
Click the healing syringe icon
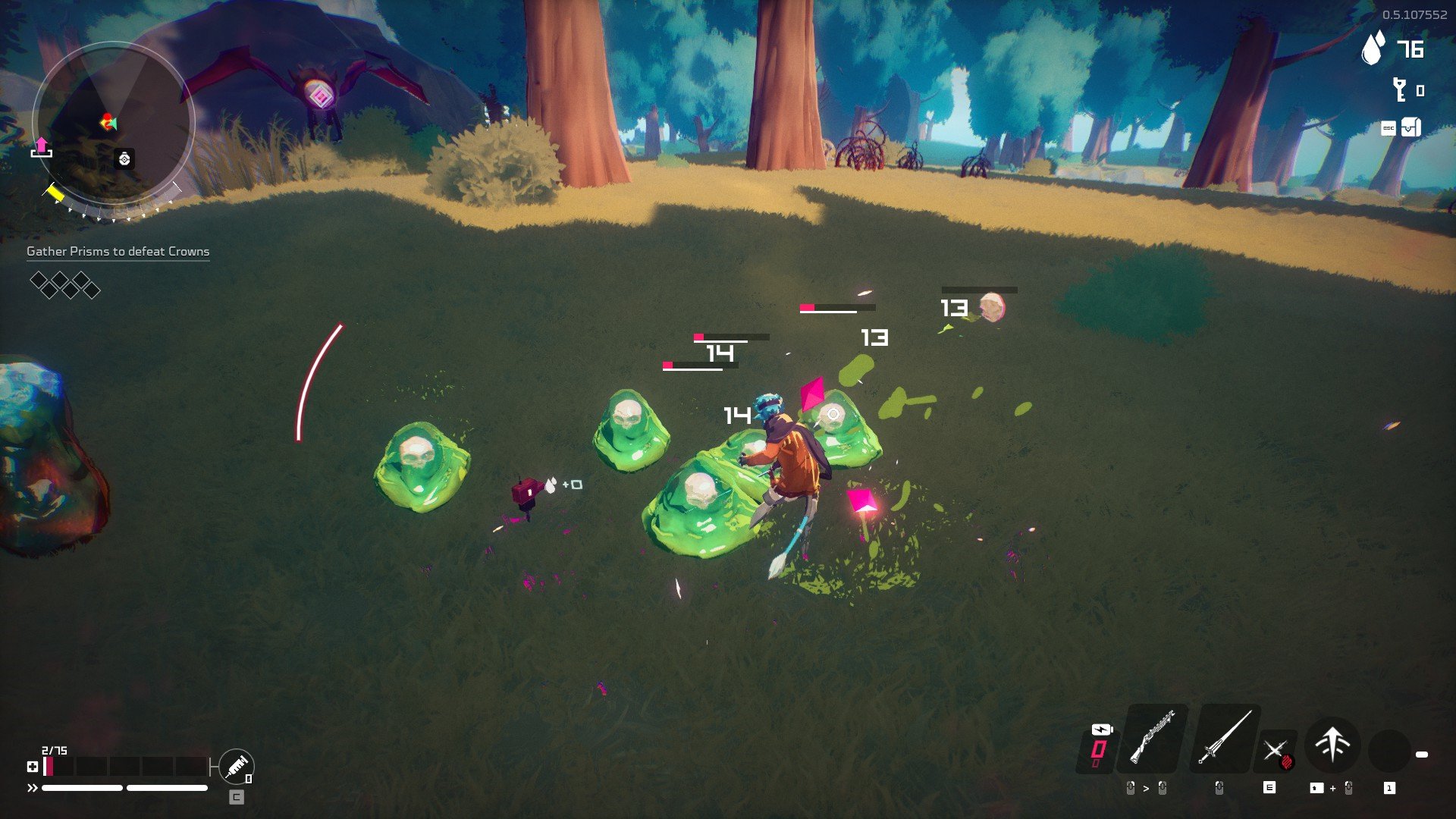tap(236, 767)
